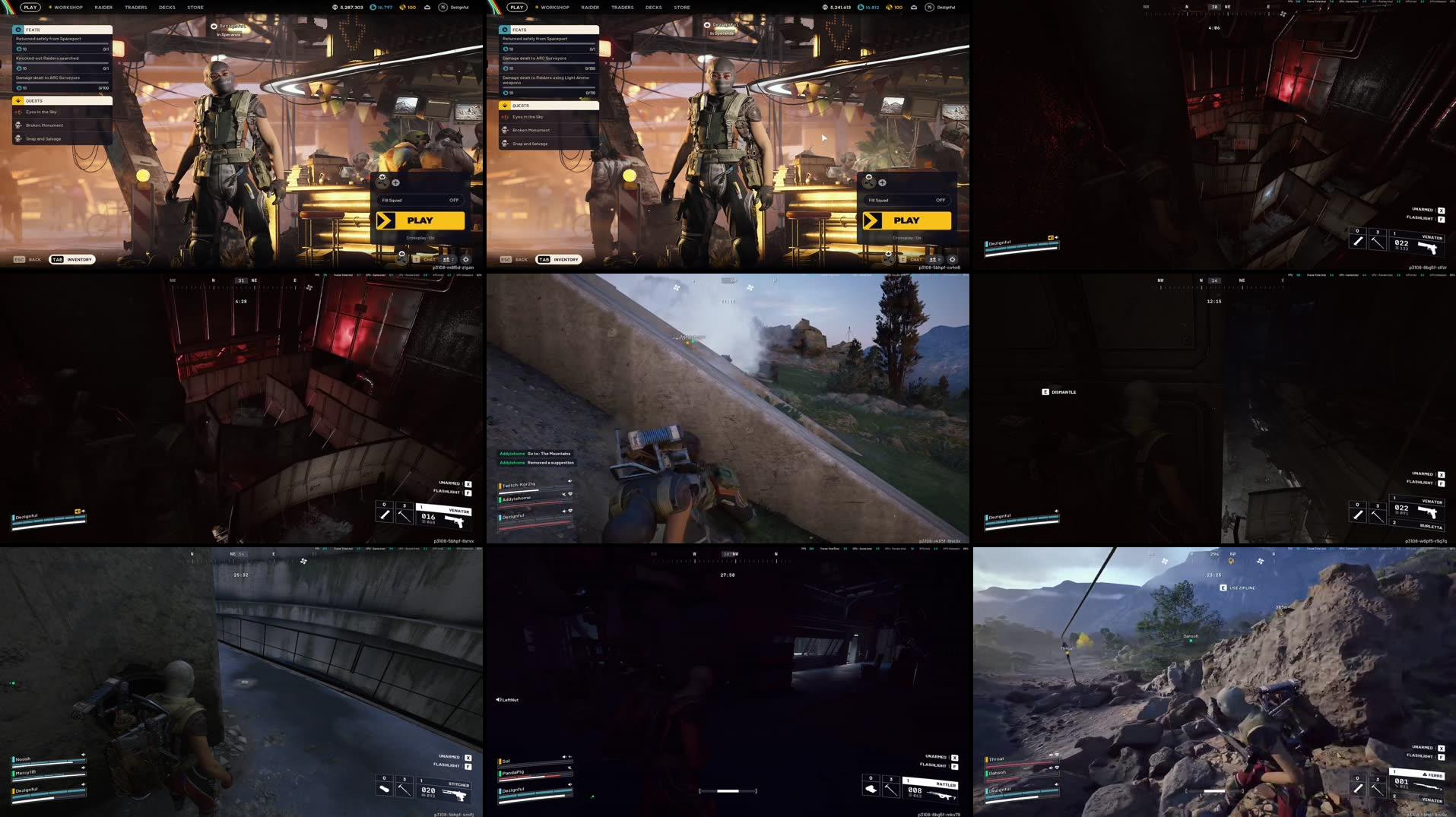Click the Feats panel header icon
This screenshot has width=1456, height=817.
click(18, 29)
